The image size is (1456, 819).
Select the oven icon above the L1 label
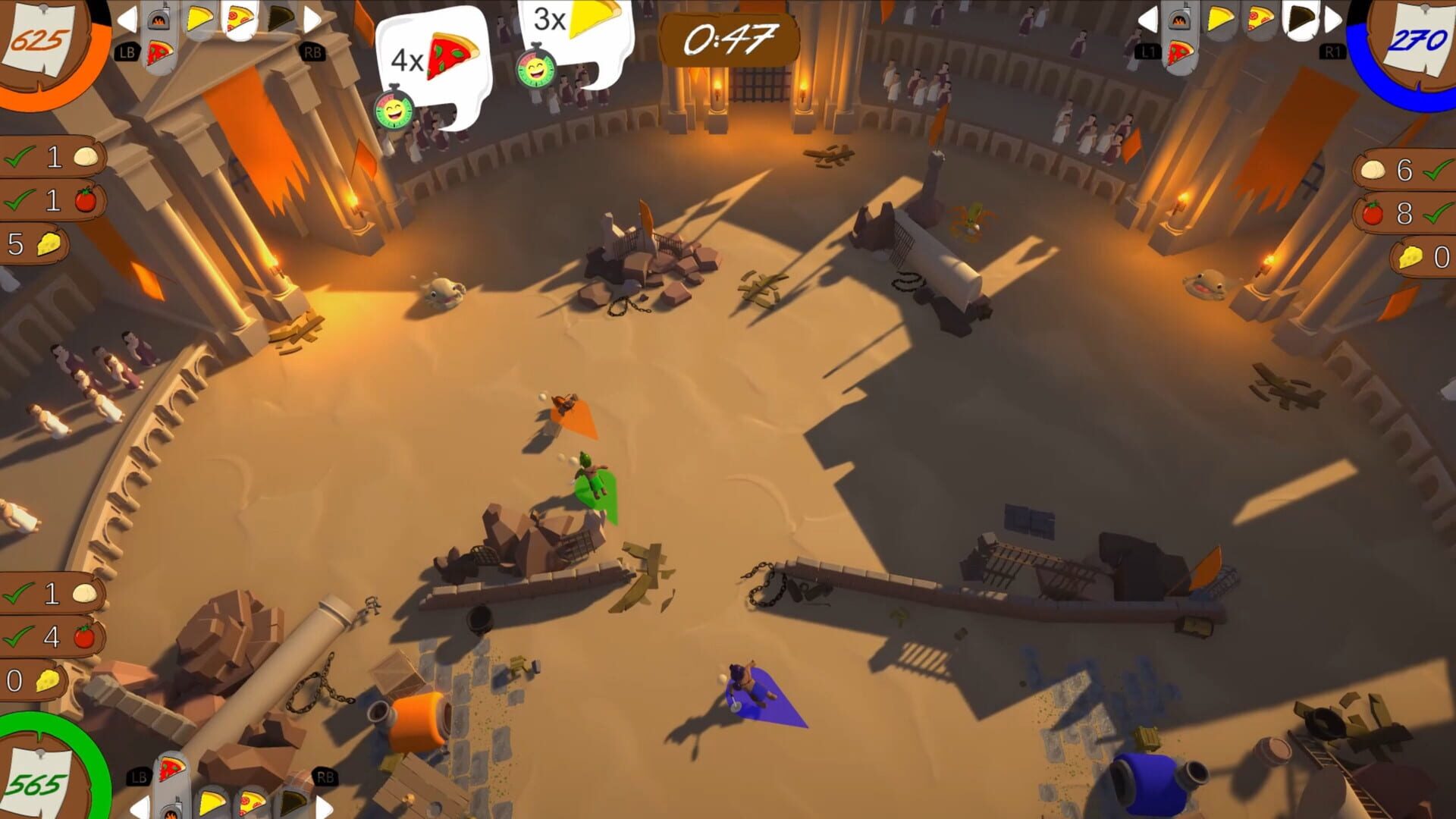1179,20
